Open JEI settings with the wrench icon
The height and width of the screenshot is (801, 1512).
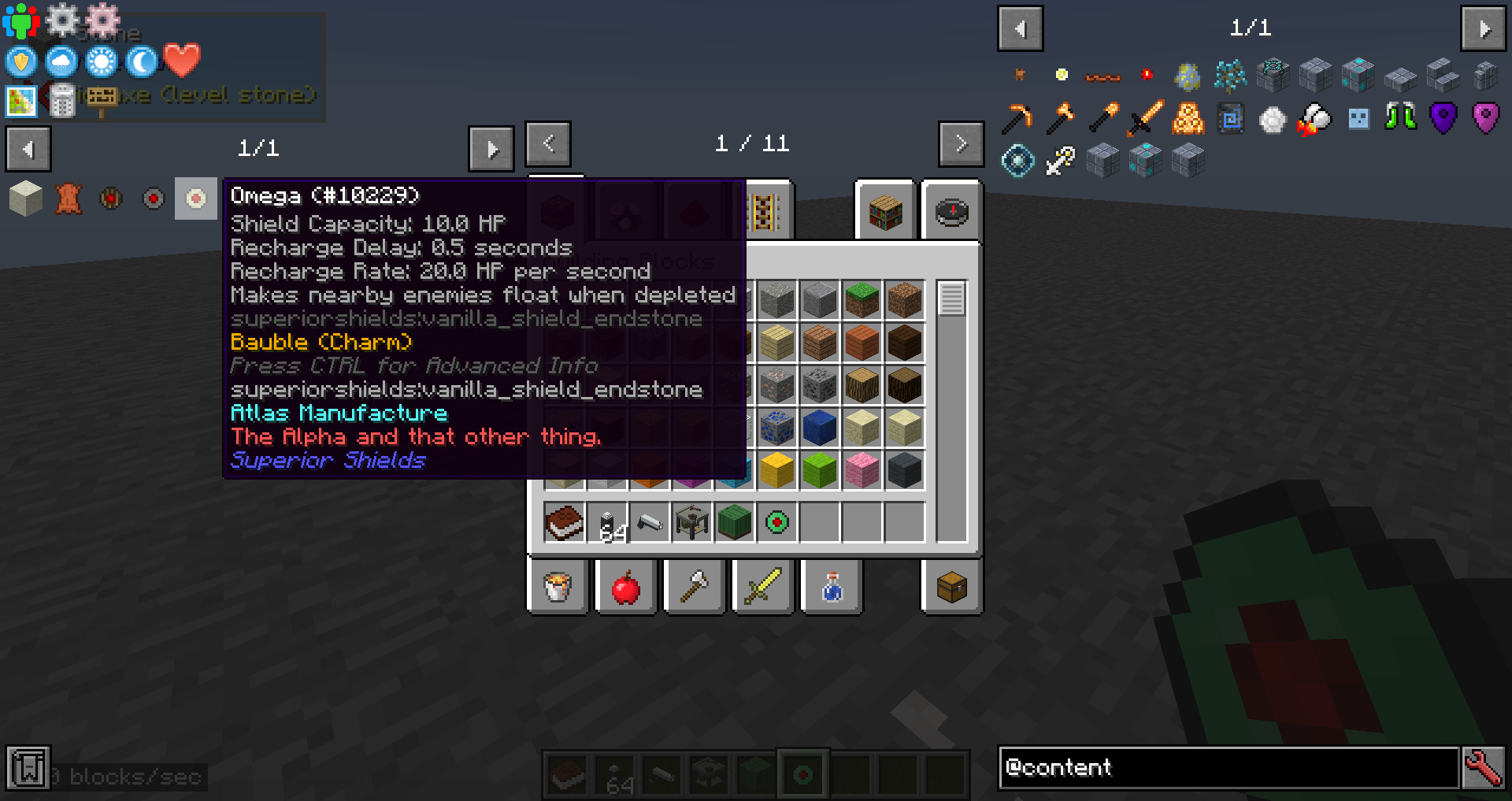click(1484, 768)
